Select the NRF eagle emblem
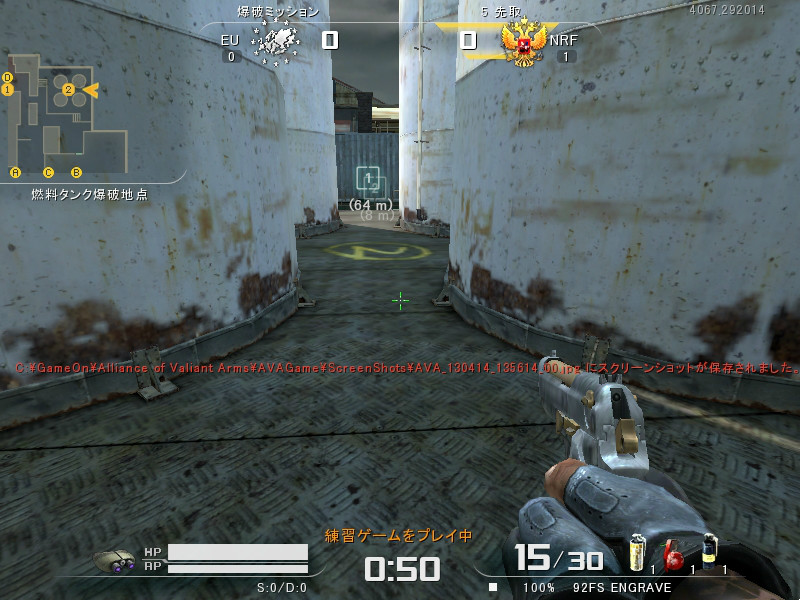The height and width of the screenshot is (600, 800). coord(523,43)
